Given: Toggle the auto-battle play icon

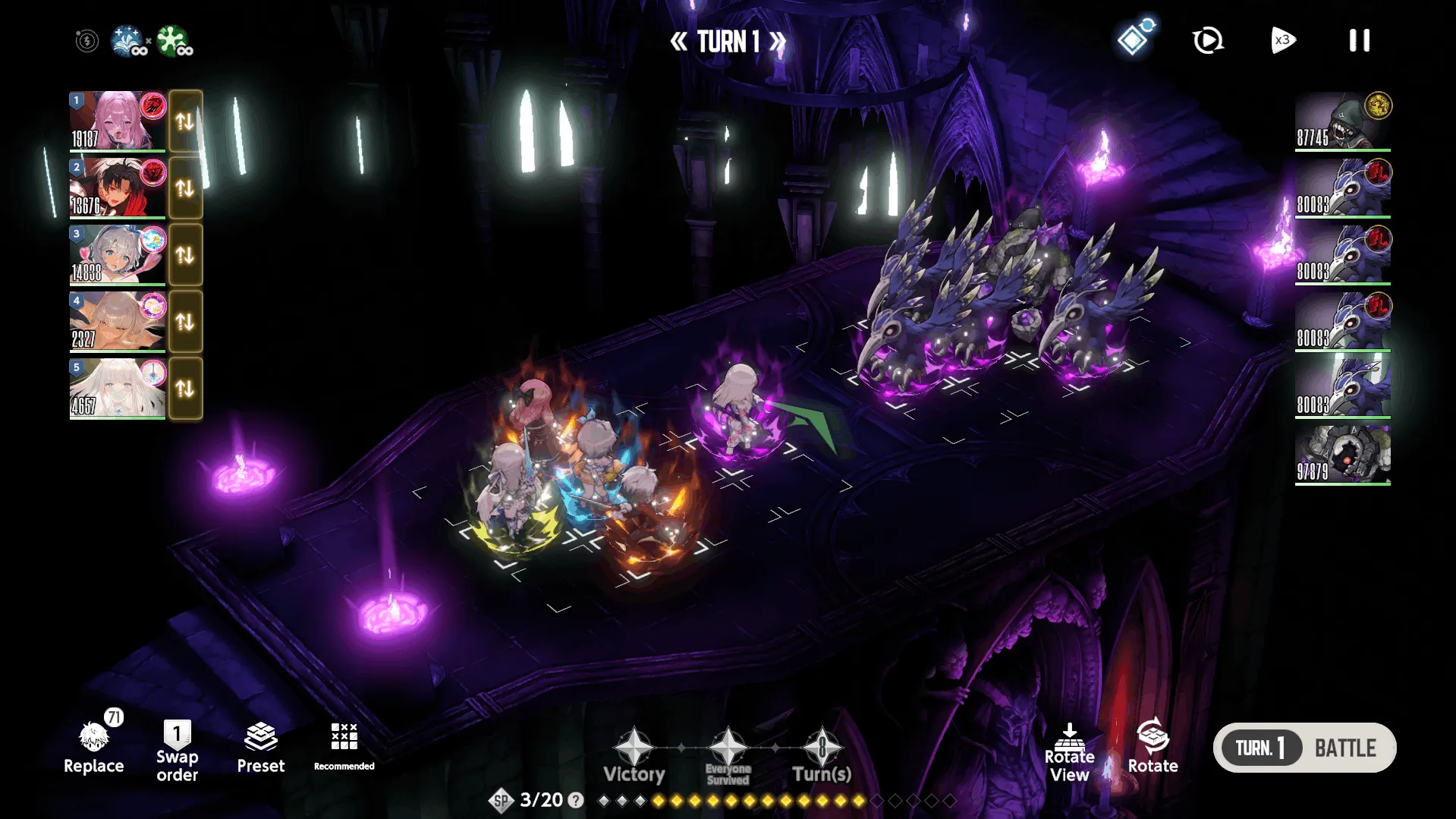Looking at the screenshot, I should 1207,40.
